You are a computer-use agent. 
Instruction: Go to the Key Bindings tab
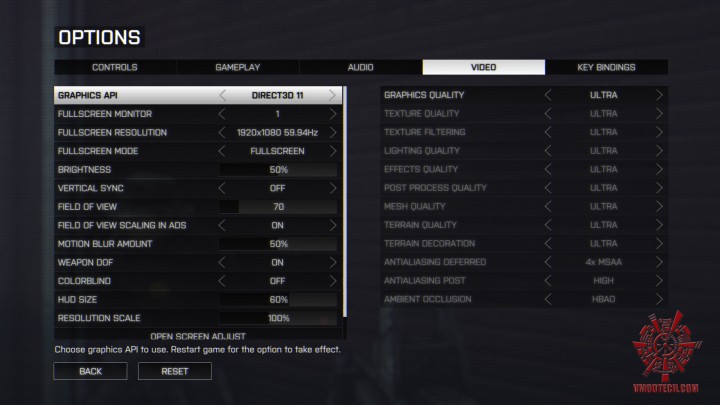coord(606,67)
